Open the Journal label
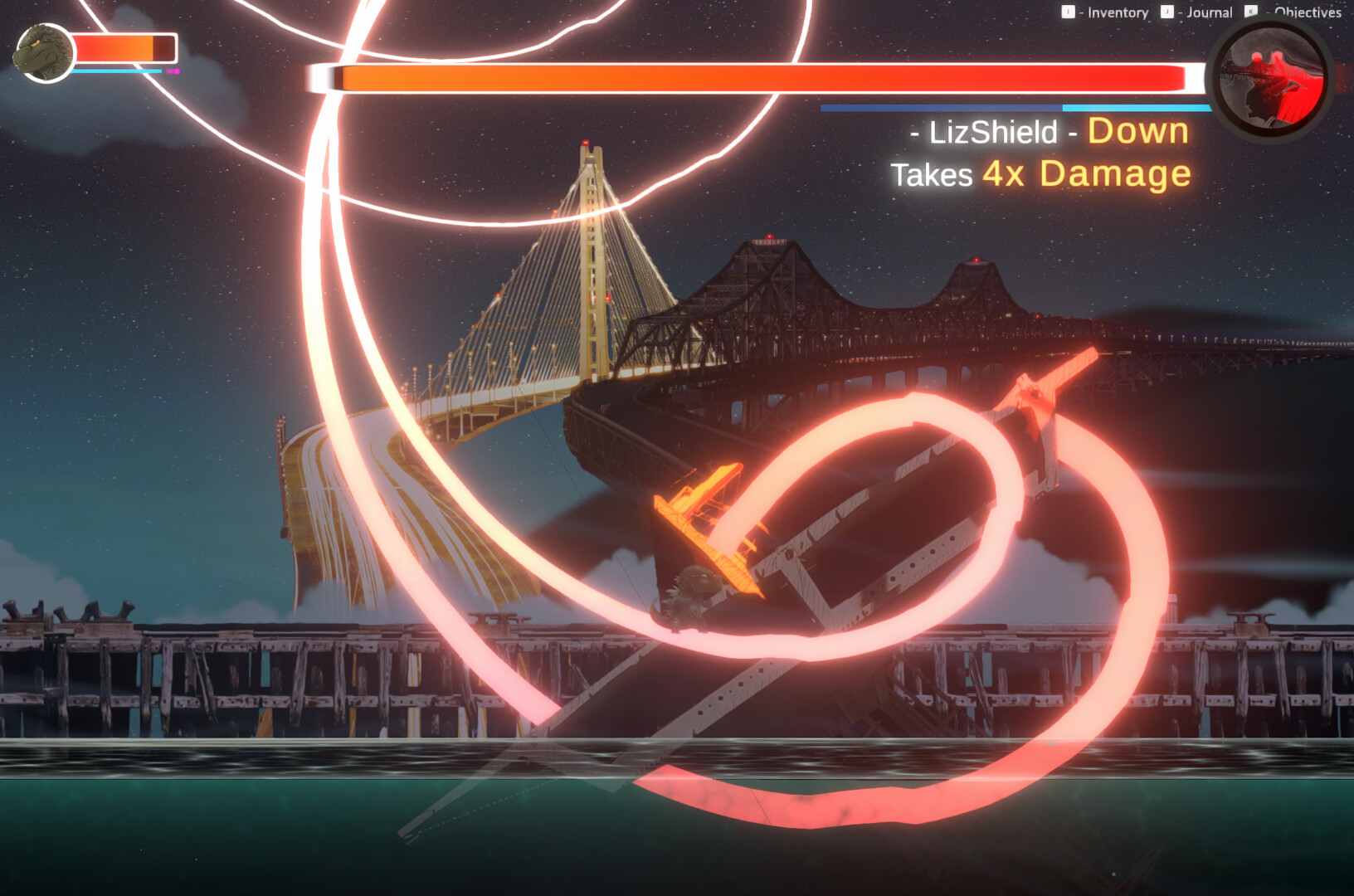The image size is (1354, 896). pyautogui.click(x=1209, y=13)
